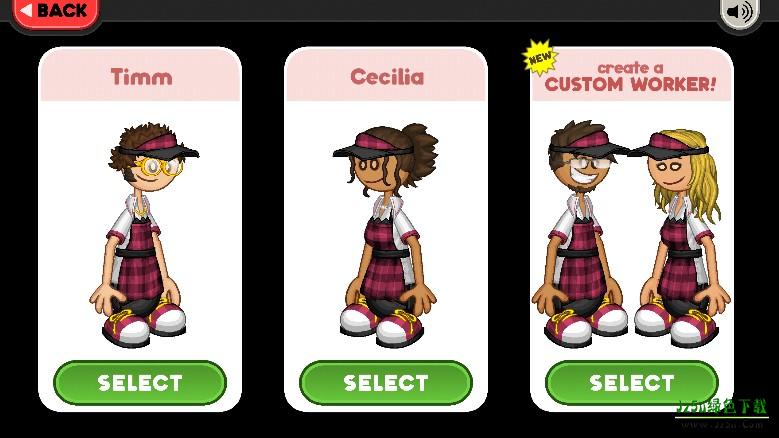Go back with the red Back button

pos(56,12)
